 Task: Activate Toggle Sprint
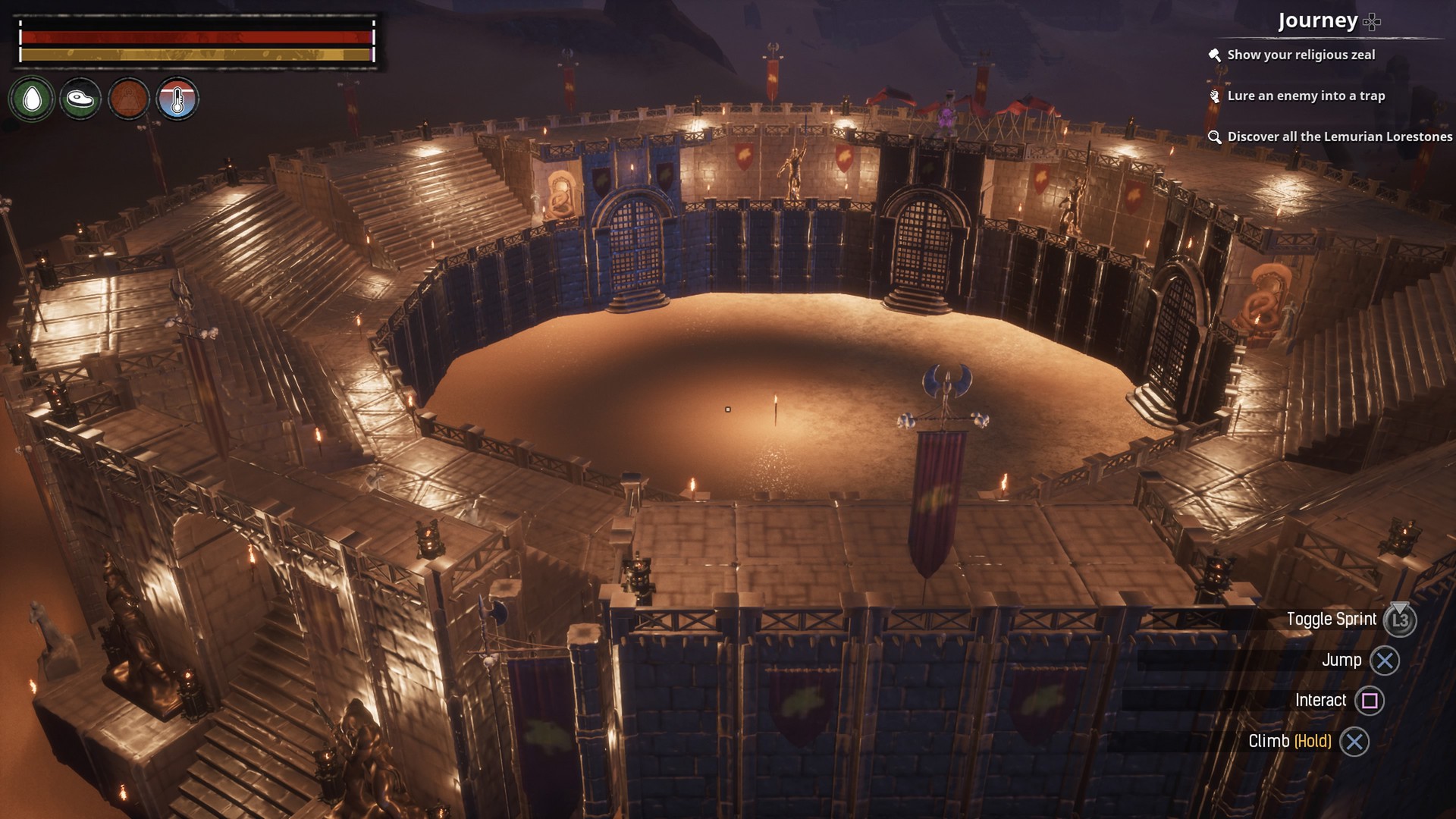[x=1333, y=619]
